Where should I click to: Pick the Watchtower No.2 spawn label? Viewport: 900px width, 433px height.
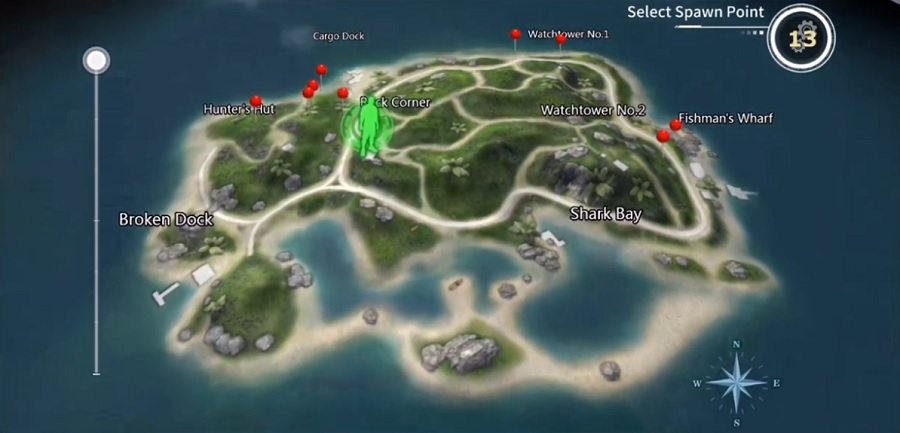[x=593, y=110]
